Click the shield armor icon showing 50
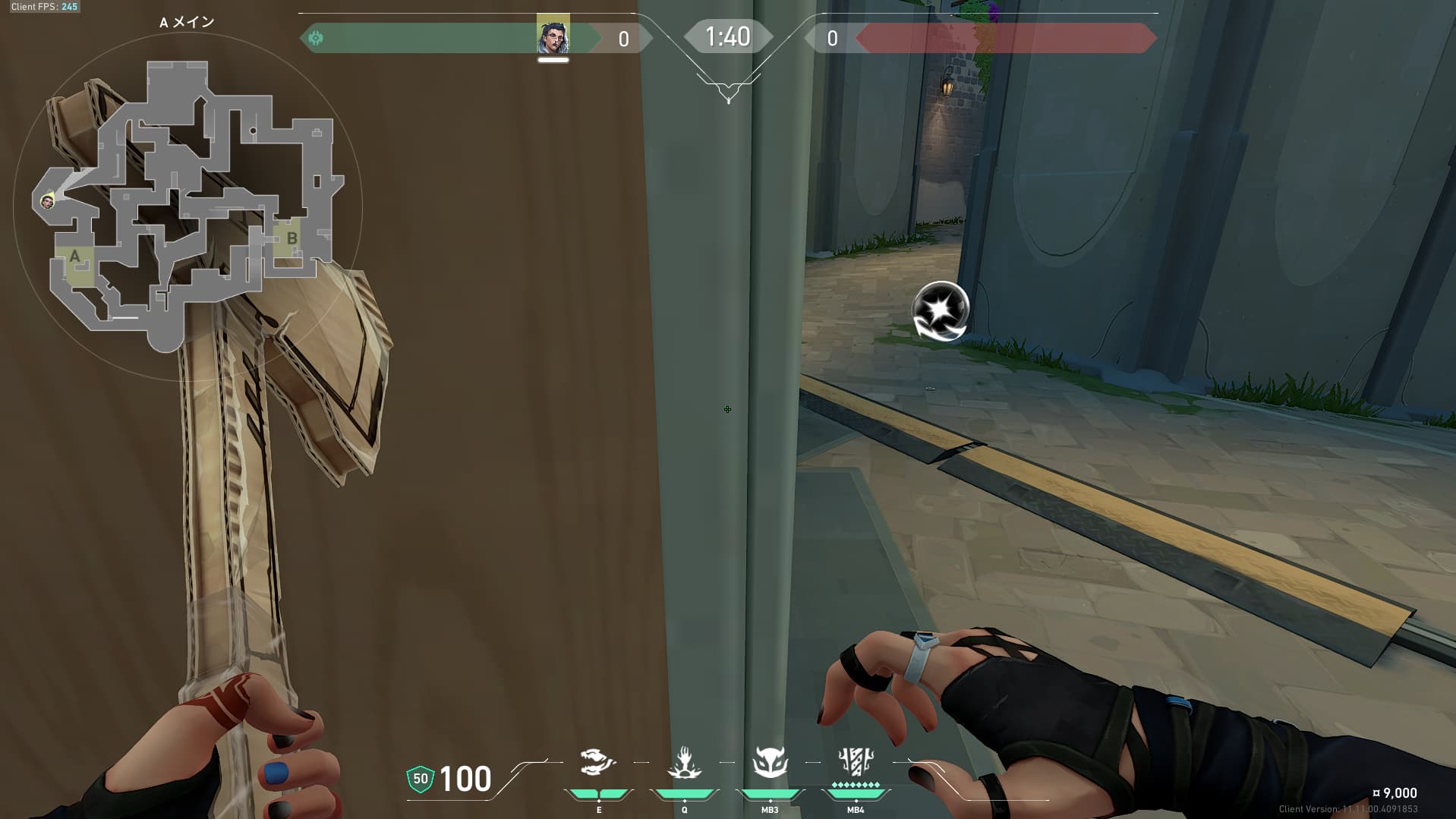Screen dimensions: 1456x819 tap(420, 779)
